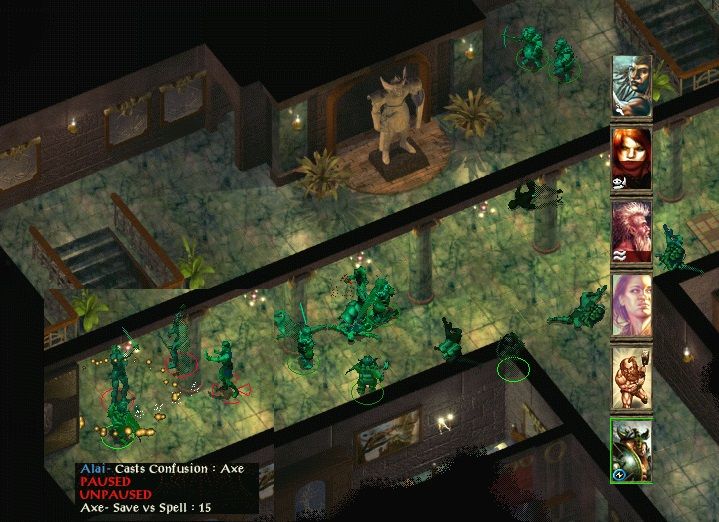This screenshot has height=522, width=719.
Task: Choose the white spiky-haired character portrait
Action: [x=631, y=231]
